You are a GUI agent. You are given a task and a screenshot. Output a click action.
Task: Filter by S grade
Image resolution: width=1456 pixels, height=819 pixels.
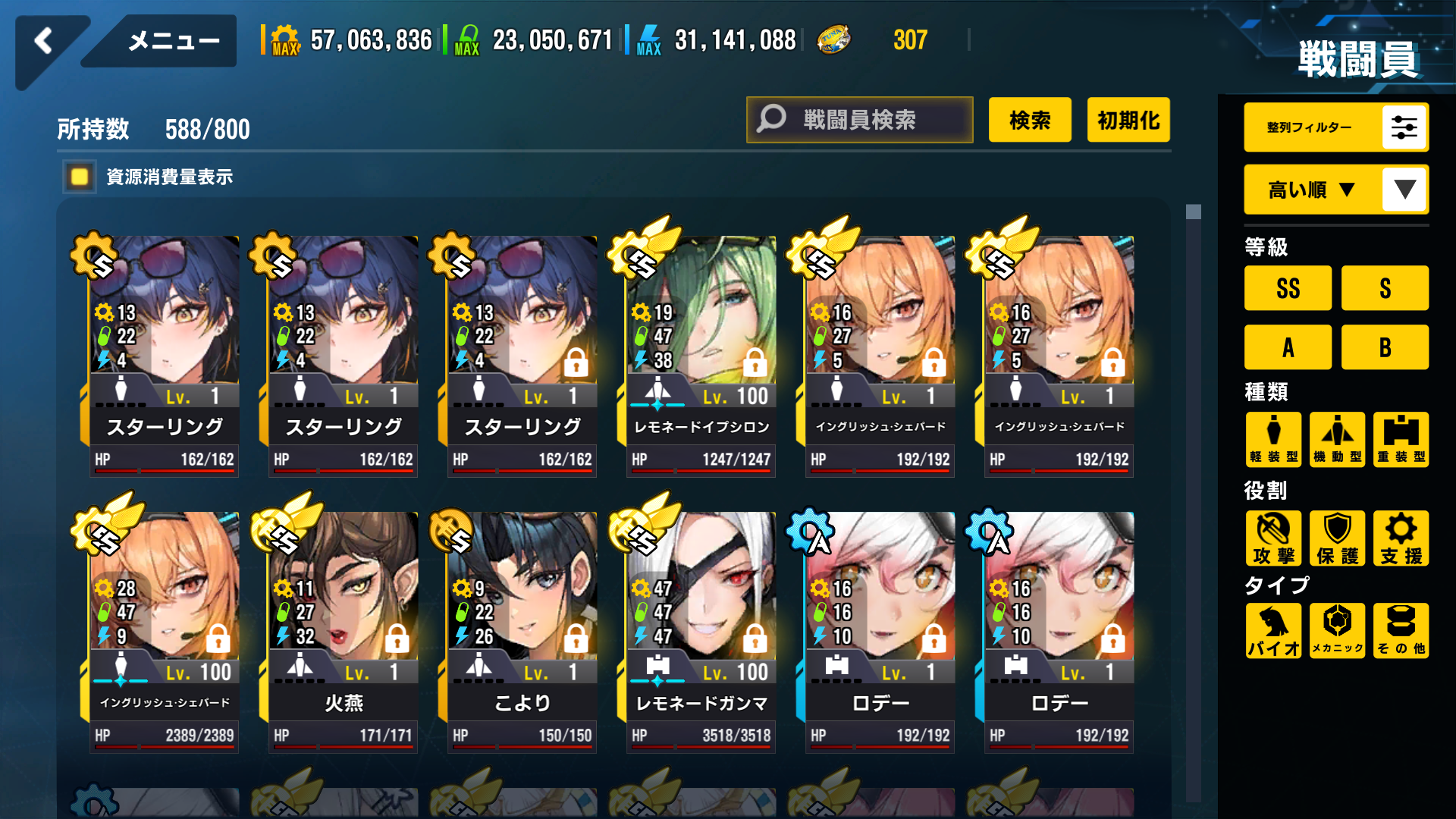1385,288
